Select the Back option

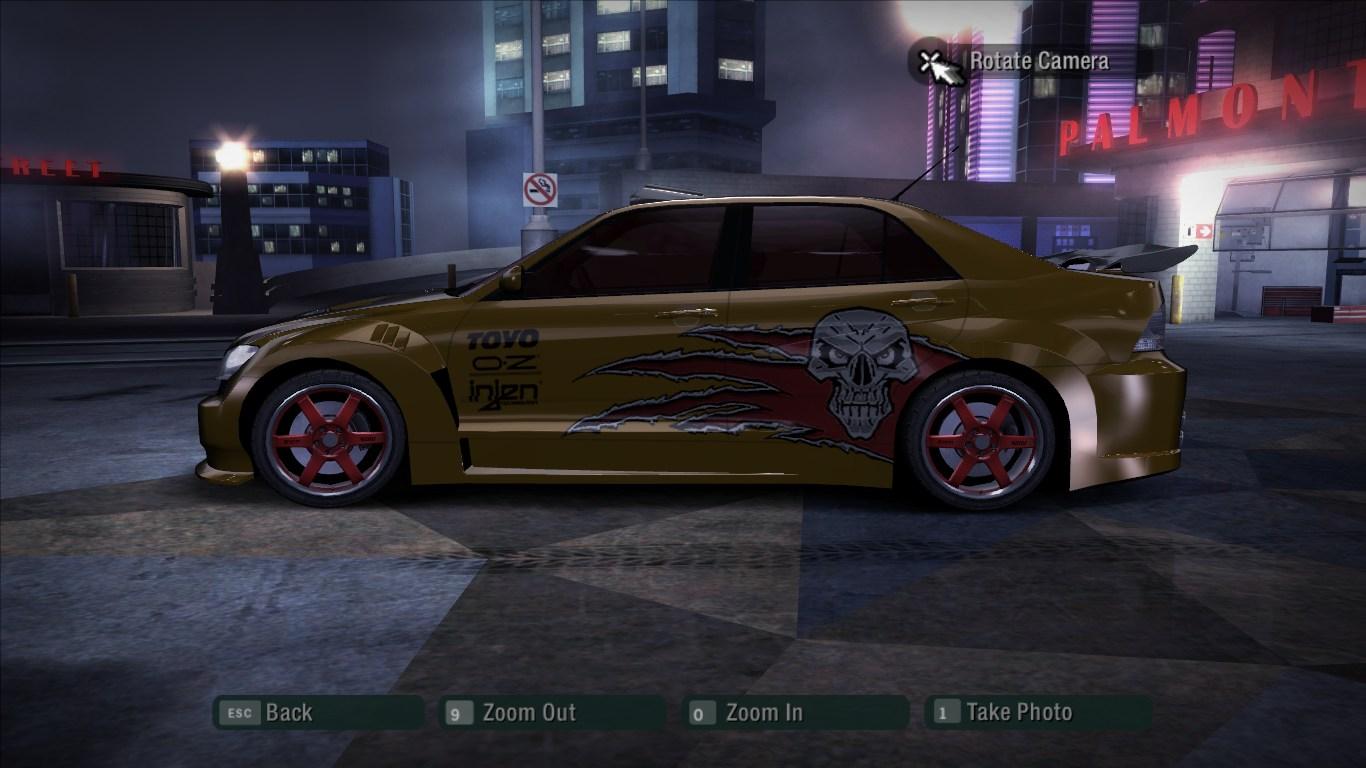tap(287, 713)
